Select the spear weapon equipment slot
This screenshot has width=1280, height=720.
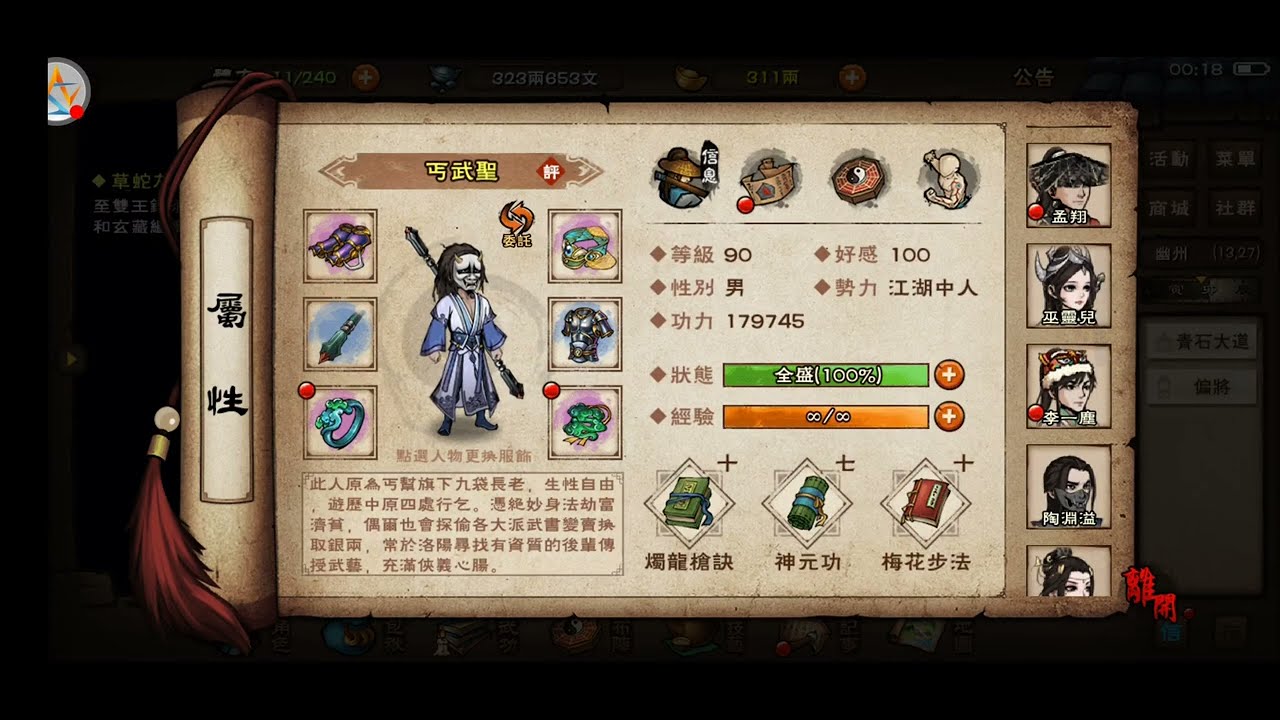pyautogui.click(x=340, y=335)
